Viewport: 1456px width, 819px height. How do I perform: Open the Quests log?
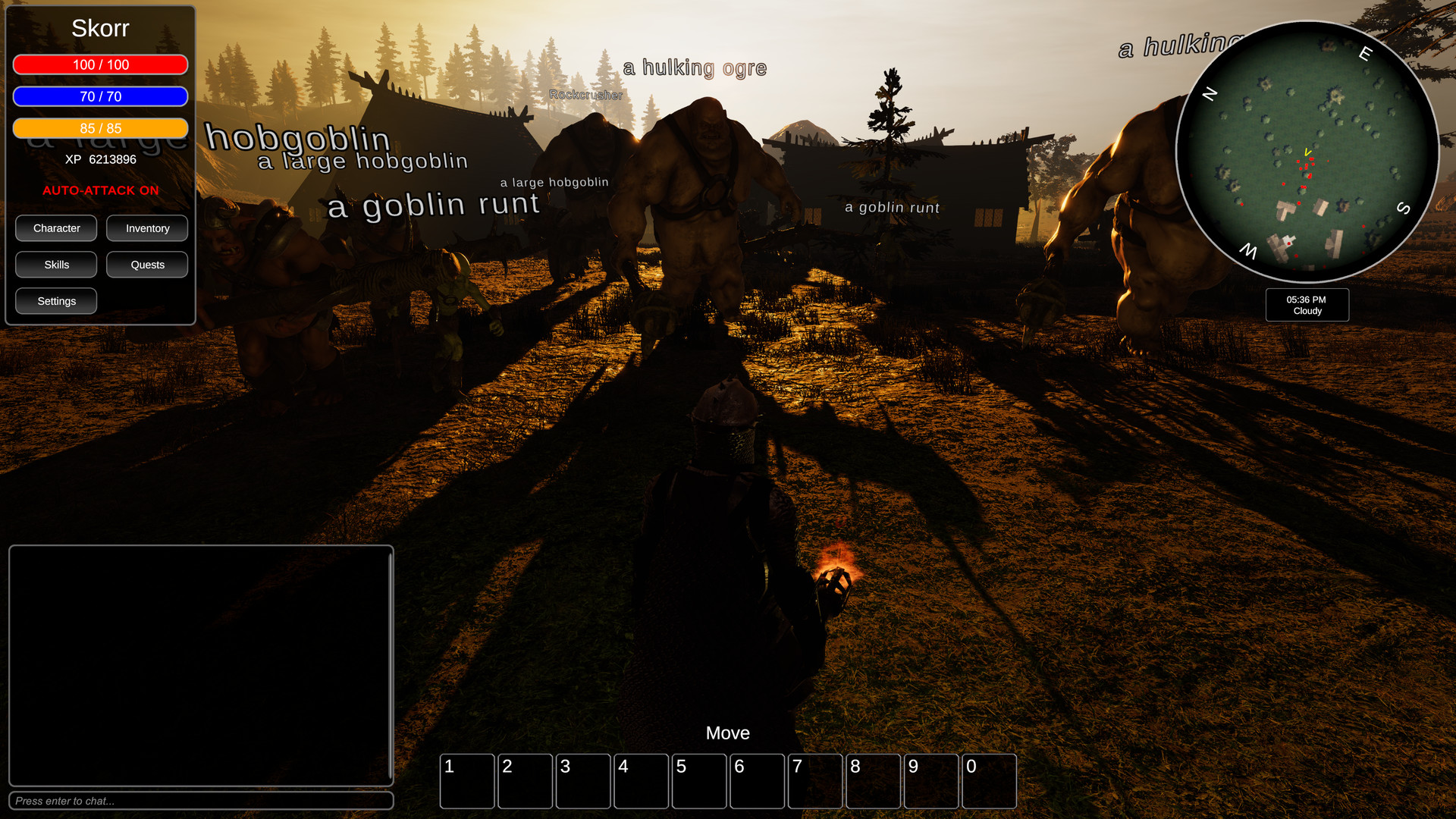coord(147,264)
